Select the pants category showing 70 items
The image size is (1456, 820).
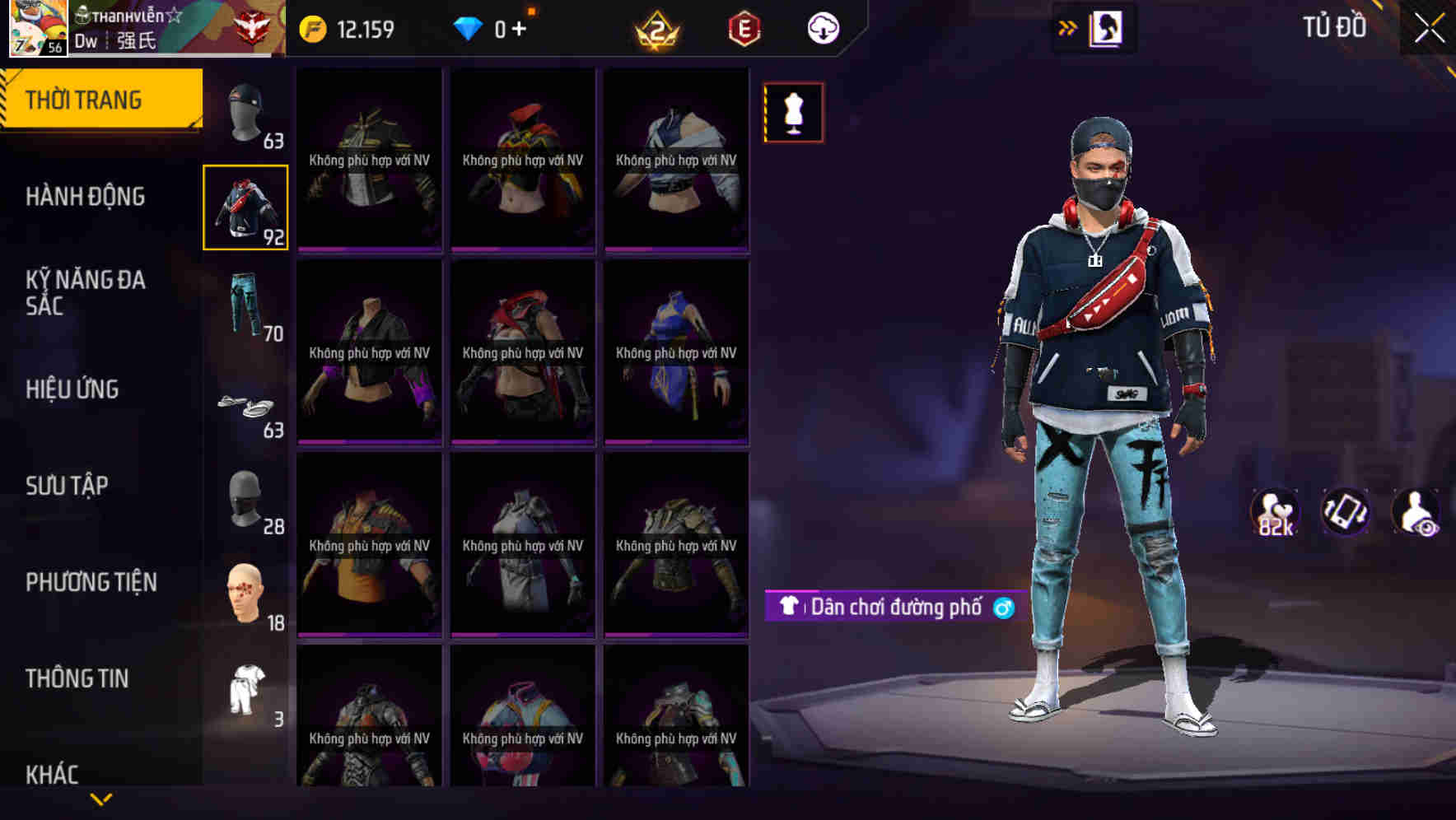click(x=245, y=305)
